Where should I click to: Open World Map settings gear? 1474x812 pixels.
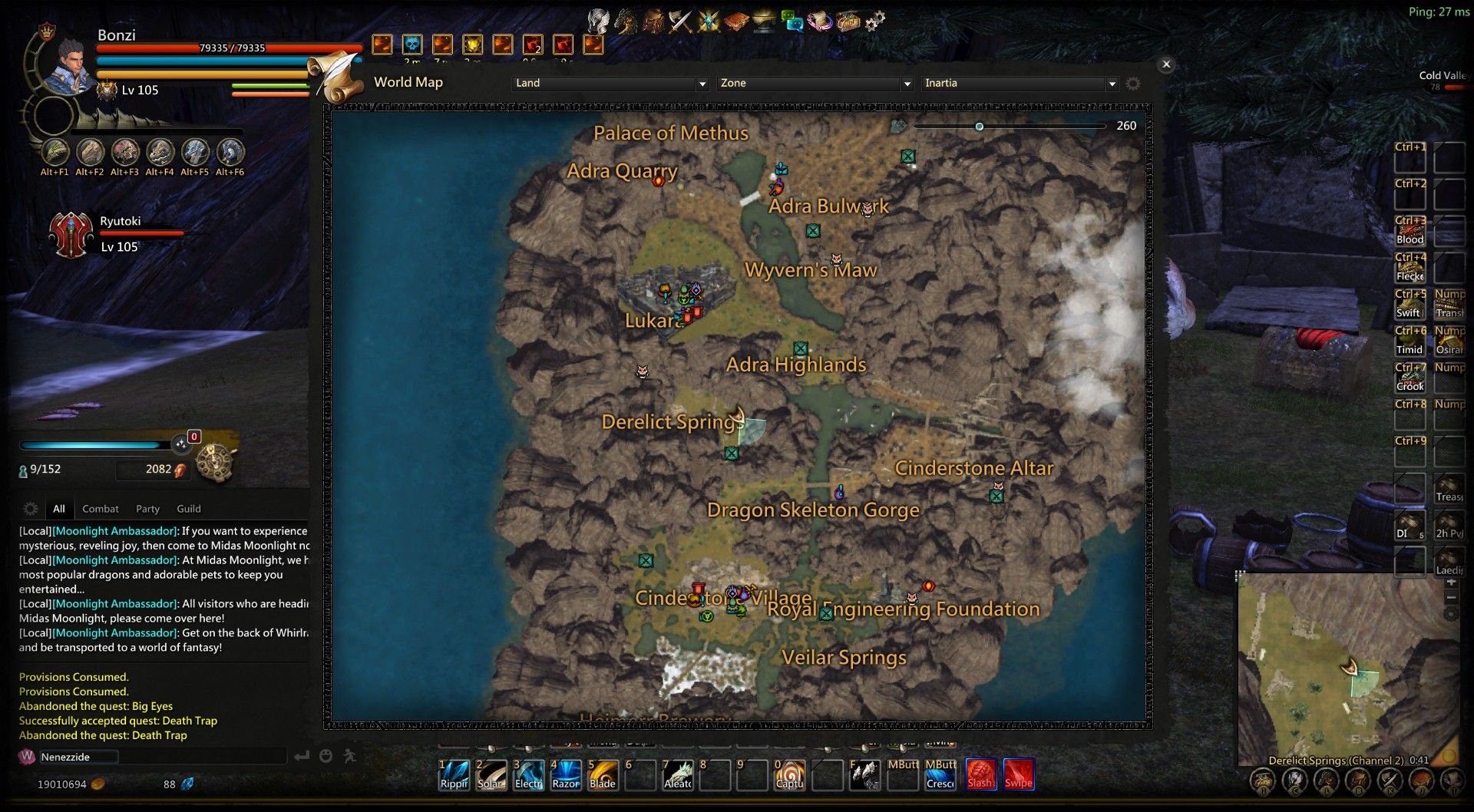1133,83
